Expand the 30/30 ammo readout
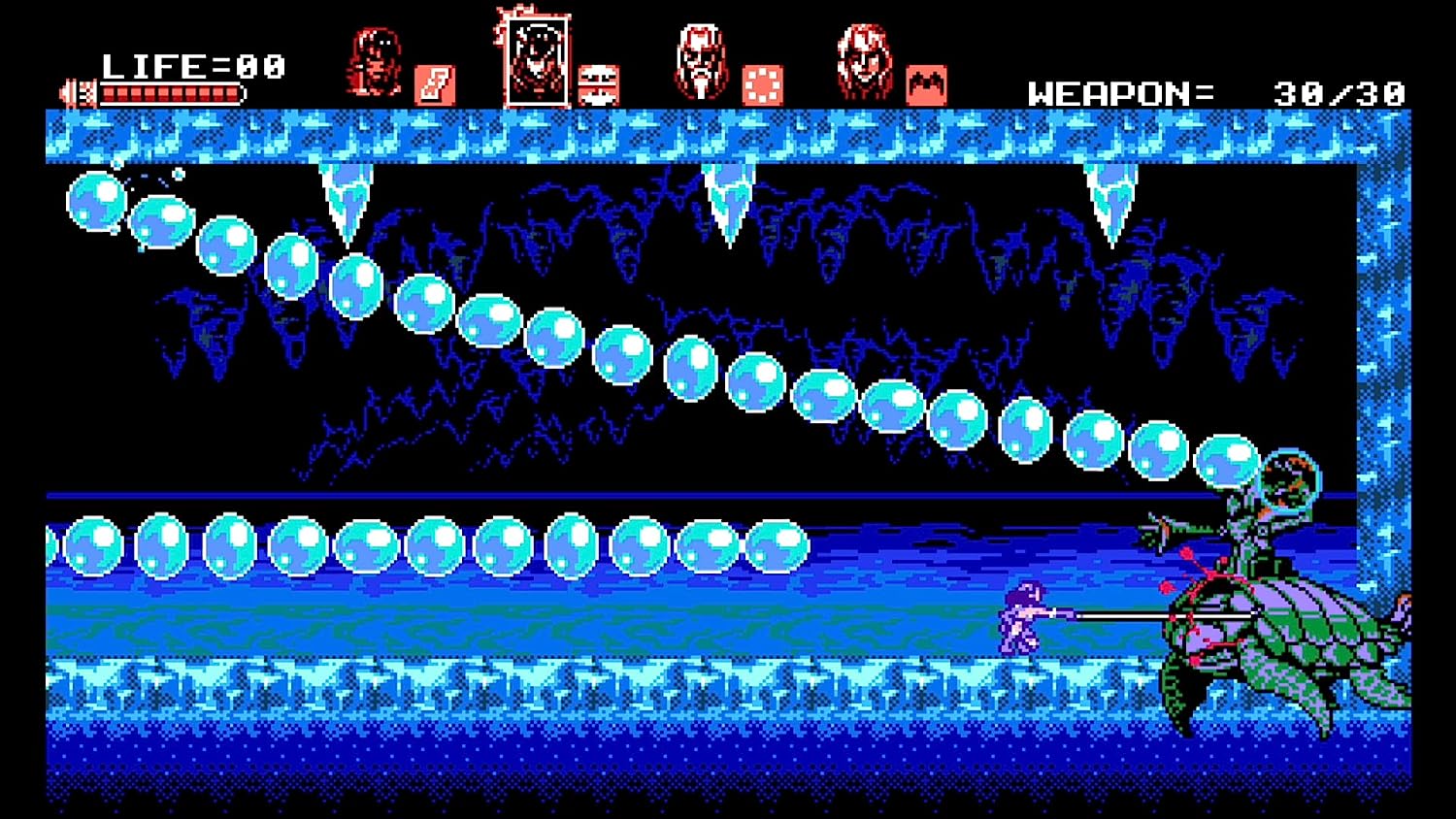 [1340, 91]
